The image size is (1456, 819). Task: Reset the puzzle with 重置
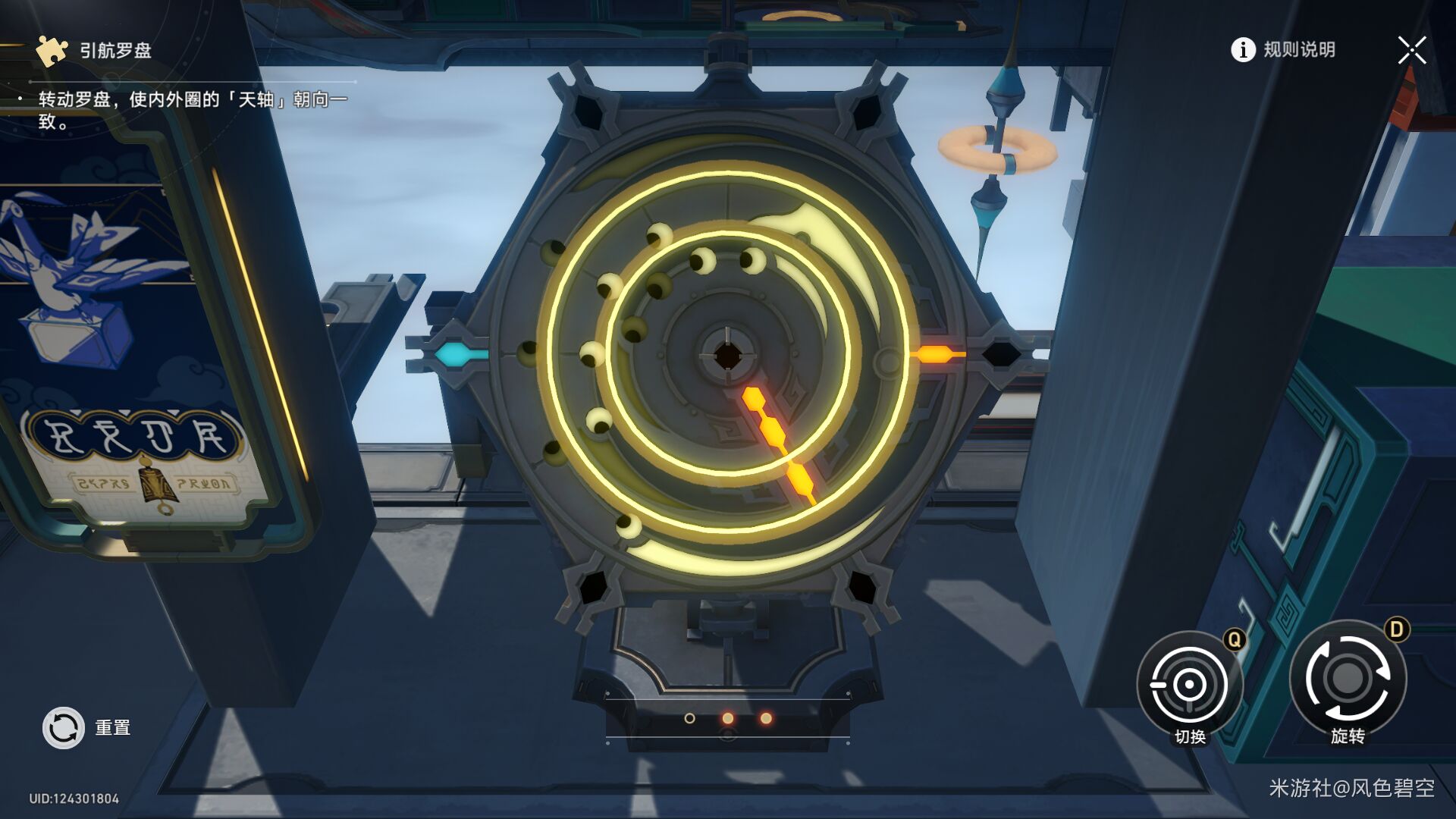tap(64, 728)
